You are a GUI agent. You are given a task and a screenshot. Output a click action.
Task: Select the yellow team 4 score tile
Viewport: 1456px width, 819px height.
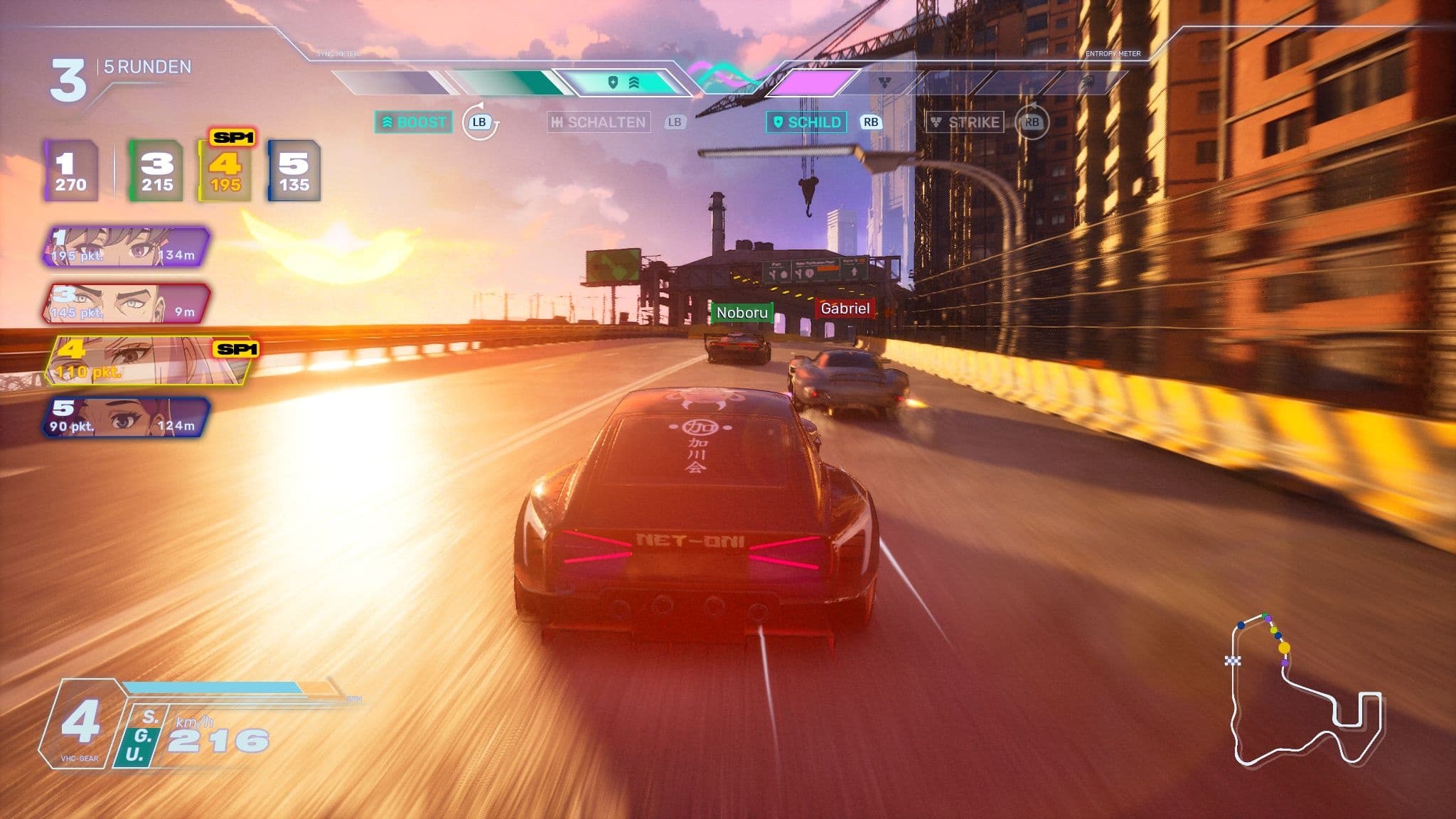(225, 171)
